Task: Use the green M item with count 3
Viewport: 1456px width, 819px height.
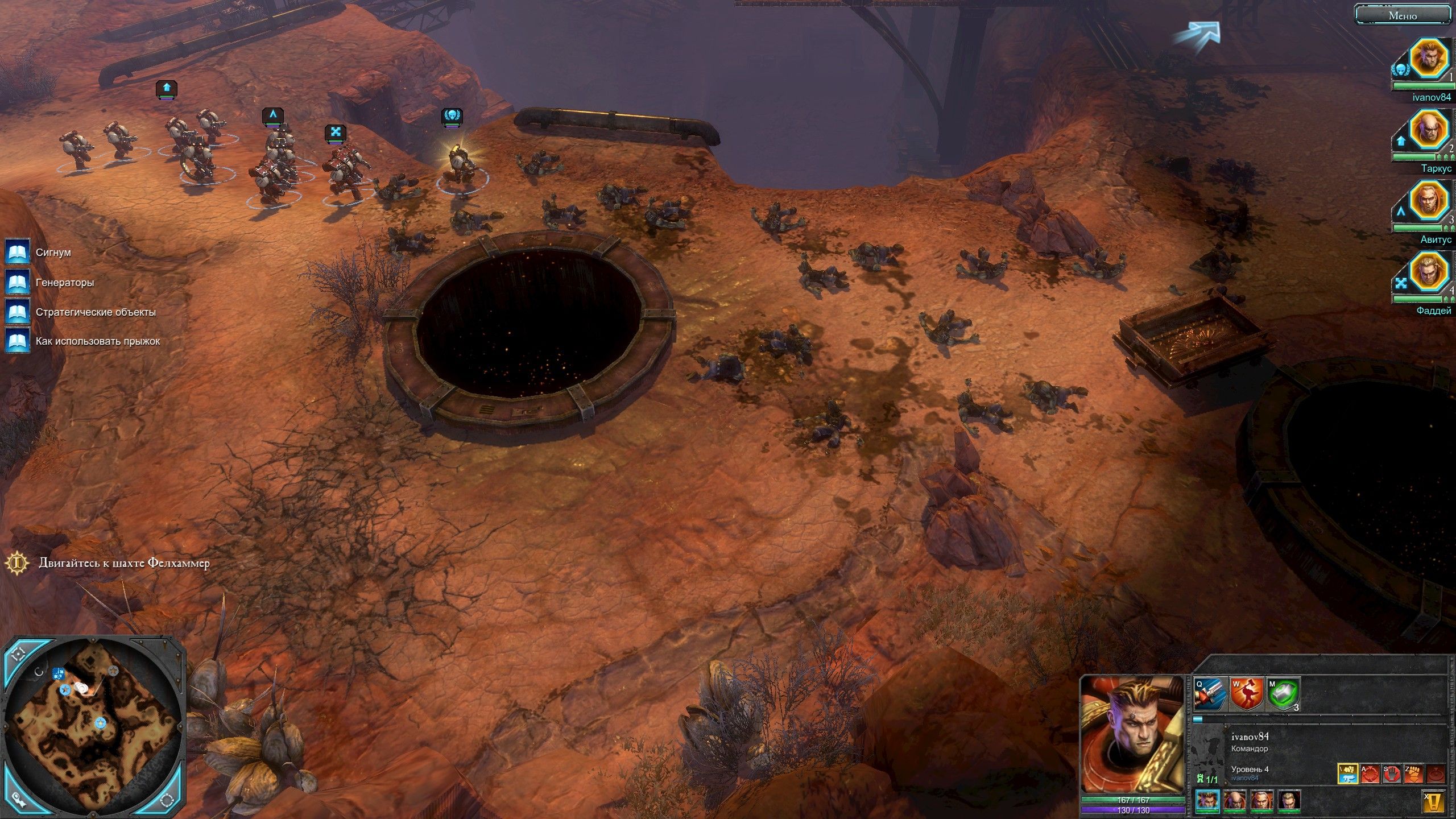Action: pyautogui.click(x=1284, y=694)
